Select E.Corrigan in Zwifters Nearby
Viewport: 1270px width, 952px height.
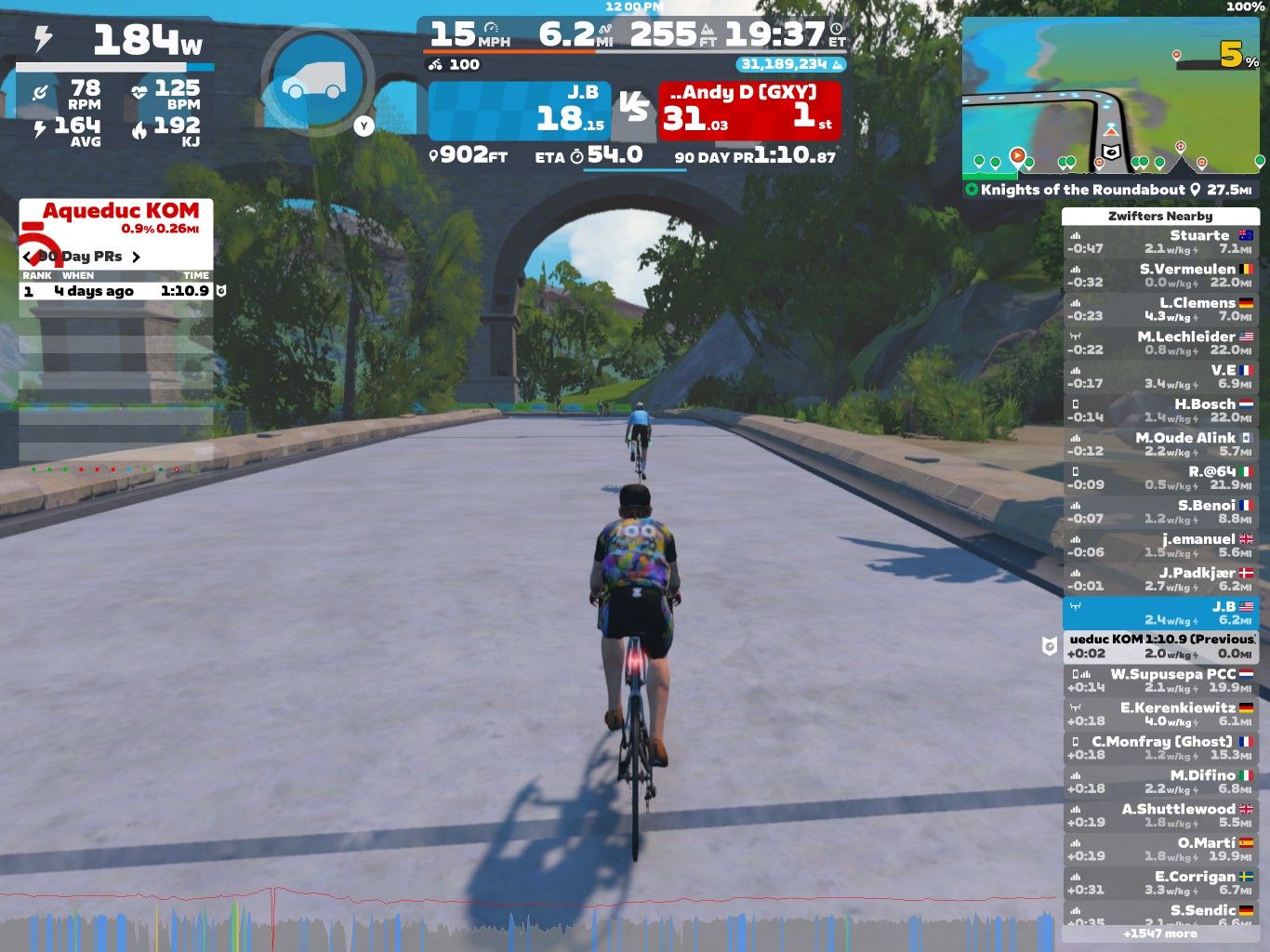point(1160,883)
